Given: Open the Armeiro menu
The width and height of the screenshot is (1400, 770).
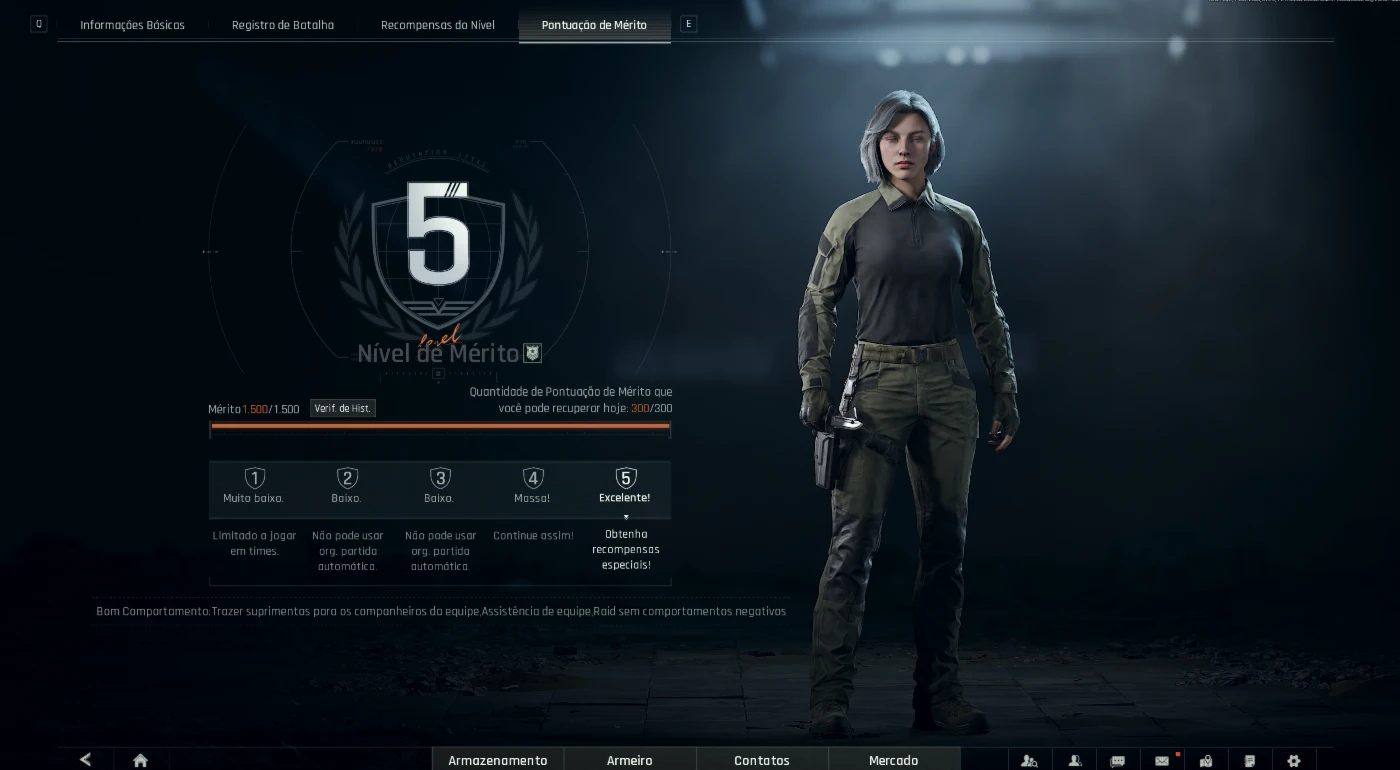Looking at the screenshot, I should [x=630, y=760].
